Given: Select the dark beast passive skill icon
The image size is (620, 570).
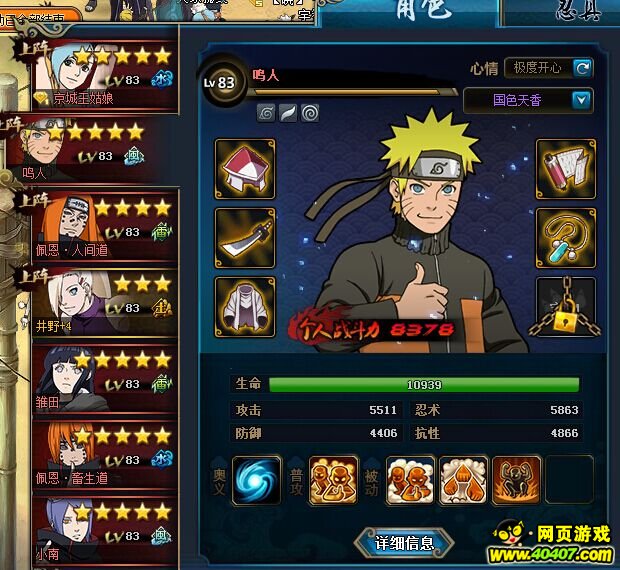Looking at the screenshot, I should tap(517, 481).
